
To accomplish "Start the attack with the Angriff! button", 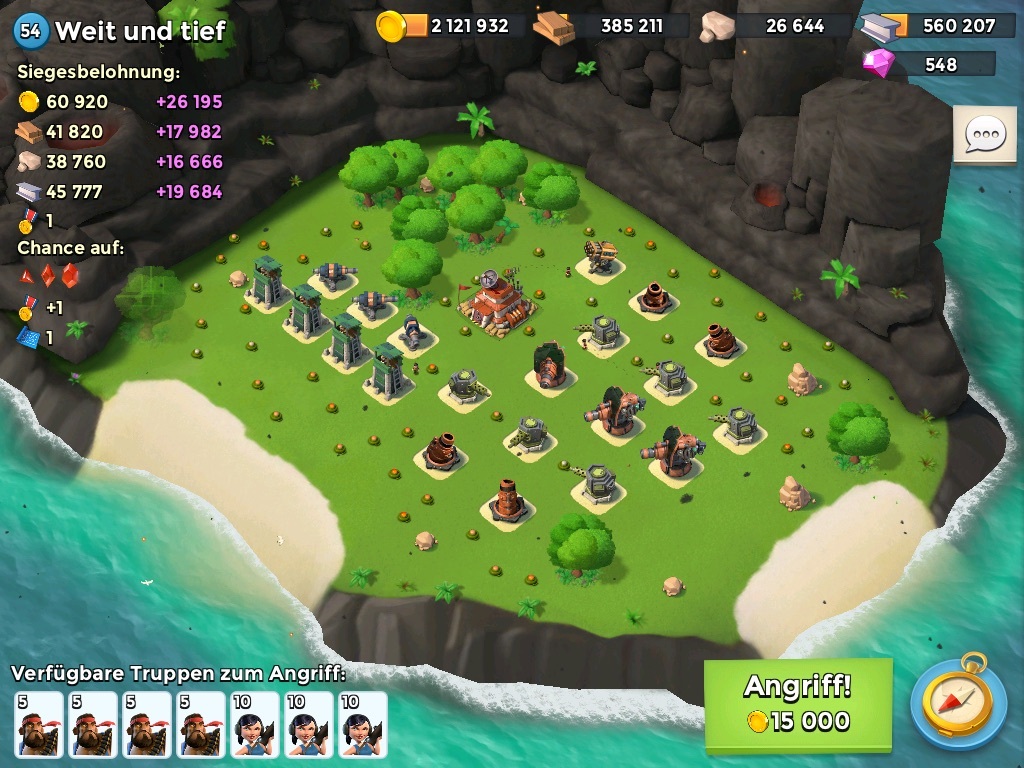I will pos(797,704).
